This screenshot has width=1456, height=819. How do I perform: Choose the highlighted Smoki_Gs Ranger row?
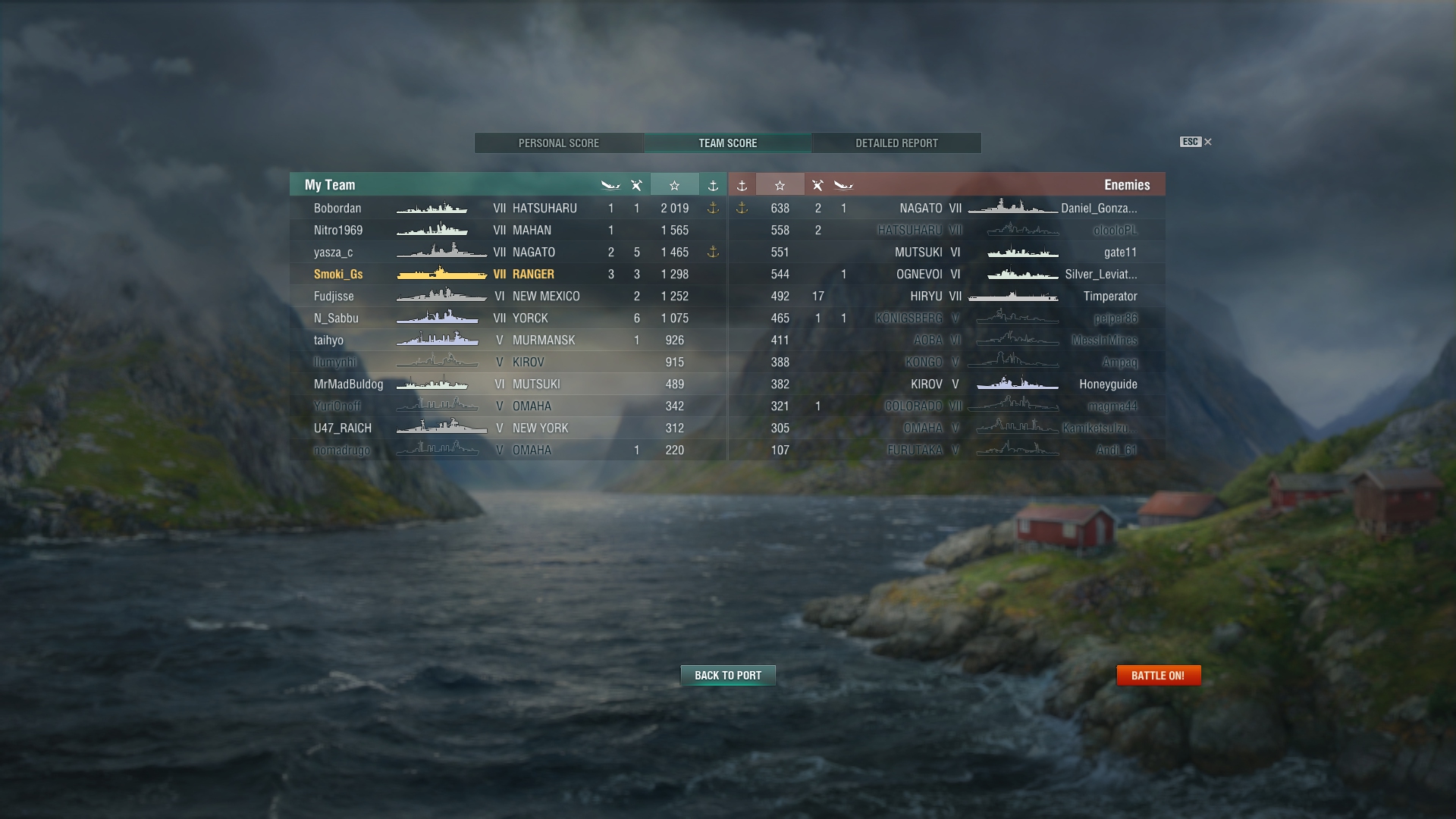point(508,275)
